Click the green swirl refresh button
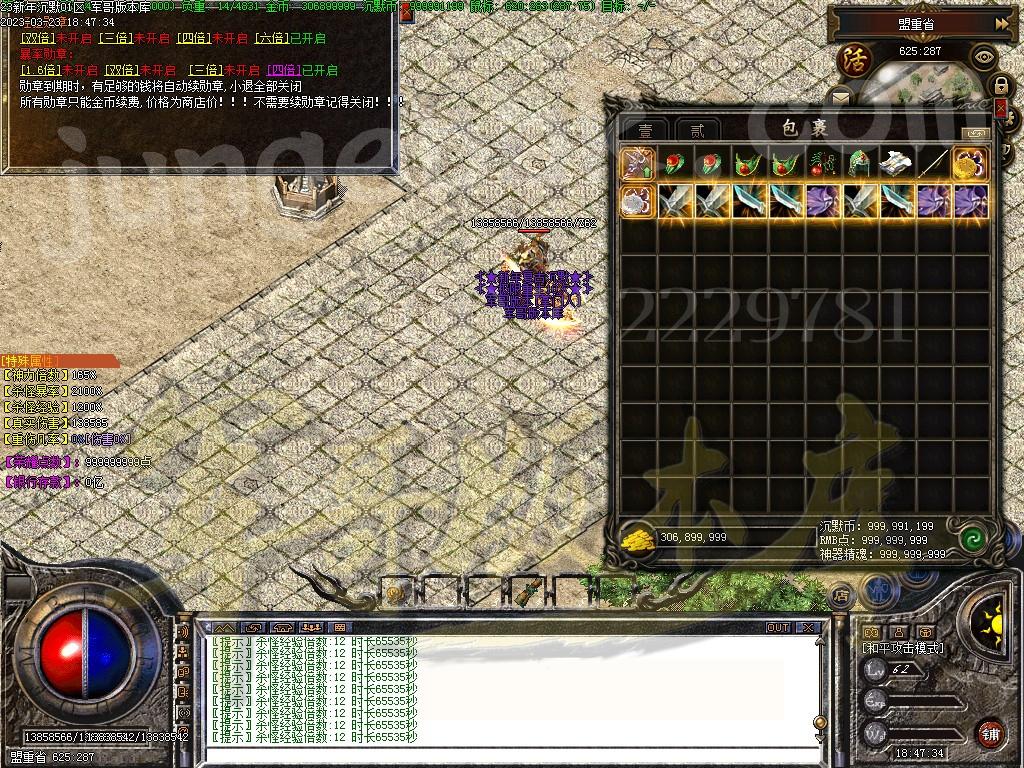 click(x=971, y=538)
